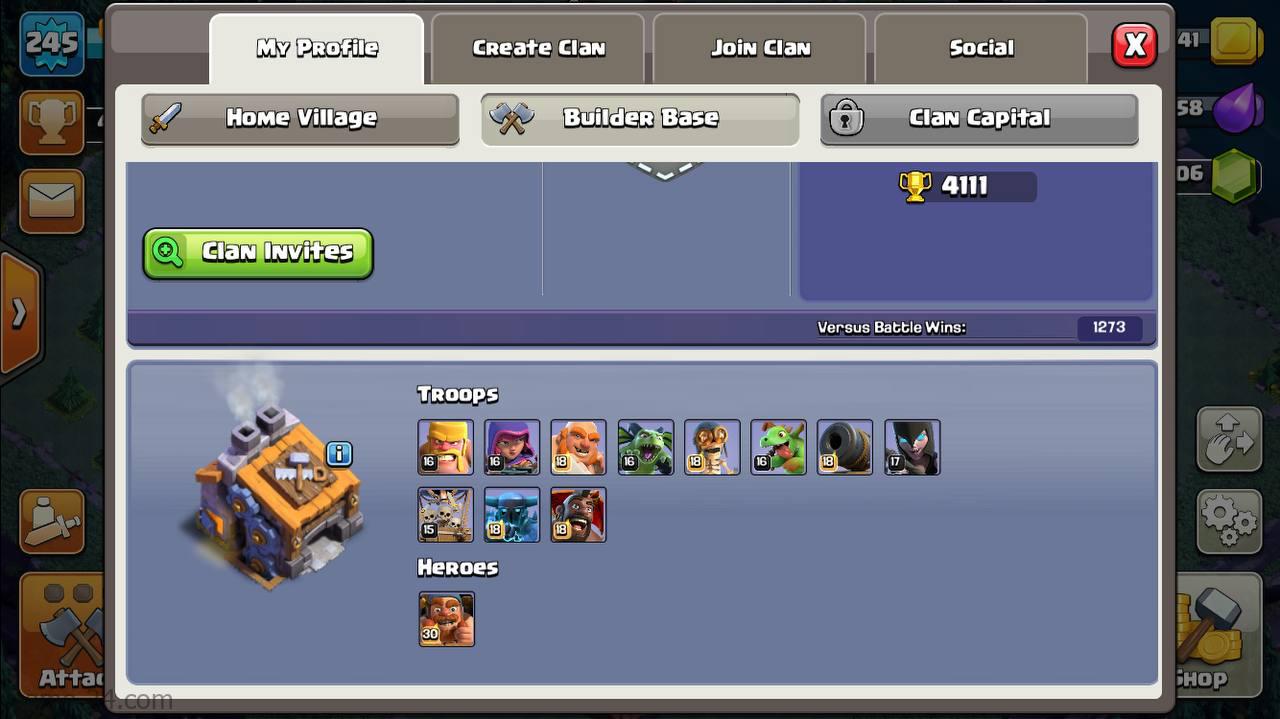Image resolution: width=1280 pixels, height=719 pixels.
Task: Select the Builder Base profile button
Action: pos(640,119)
